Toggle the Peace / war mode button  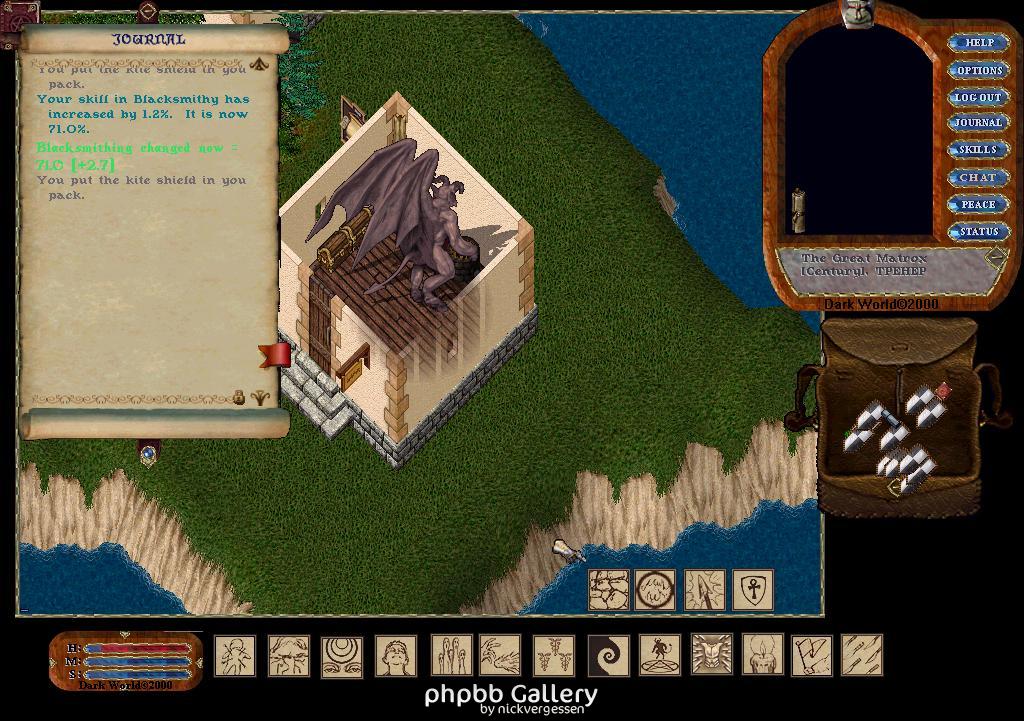[x=977, y=204]
